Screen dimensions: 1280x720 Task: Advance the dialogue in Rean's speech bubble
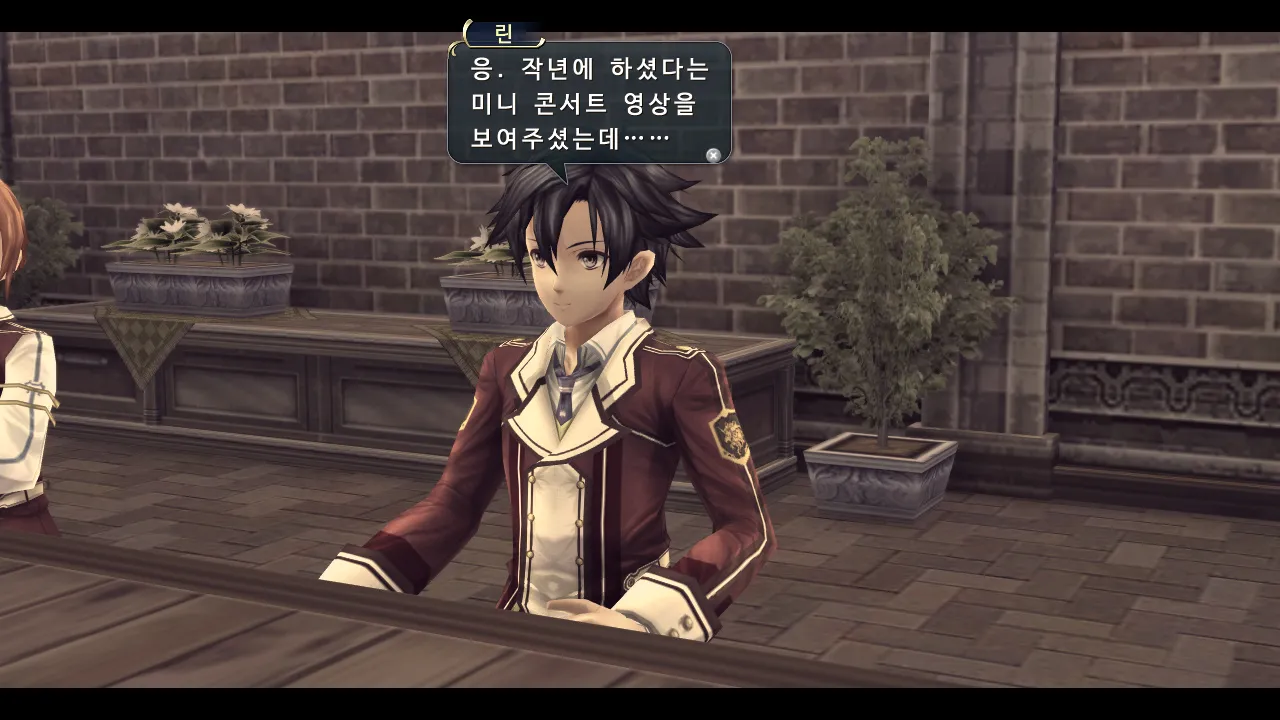[712, 155]
